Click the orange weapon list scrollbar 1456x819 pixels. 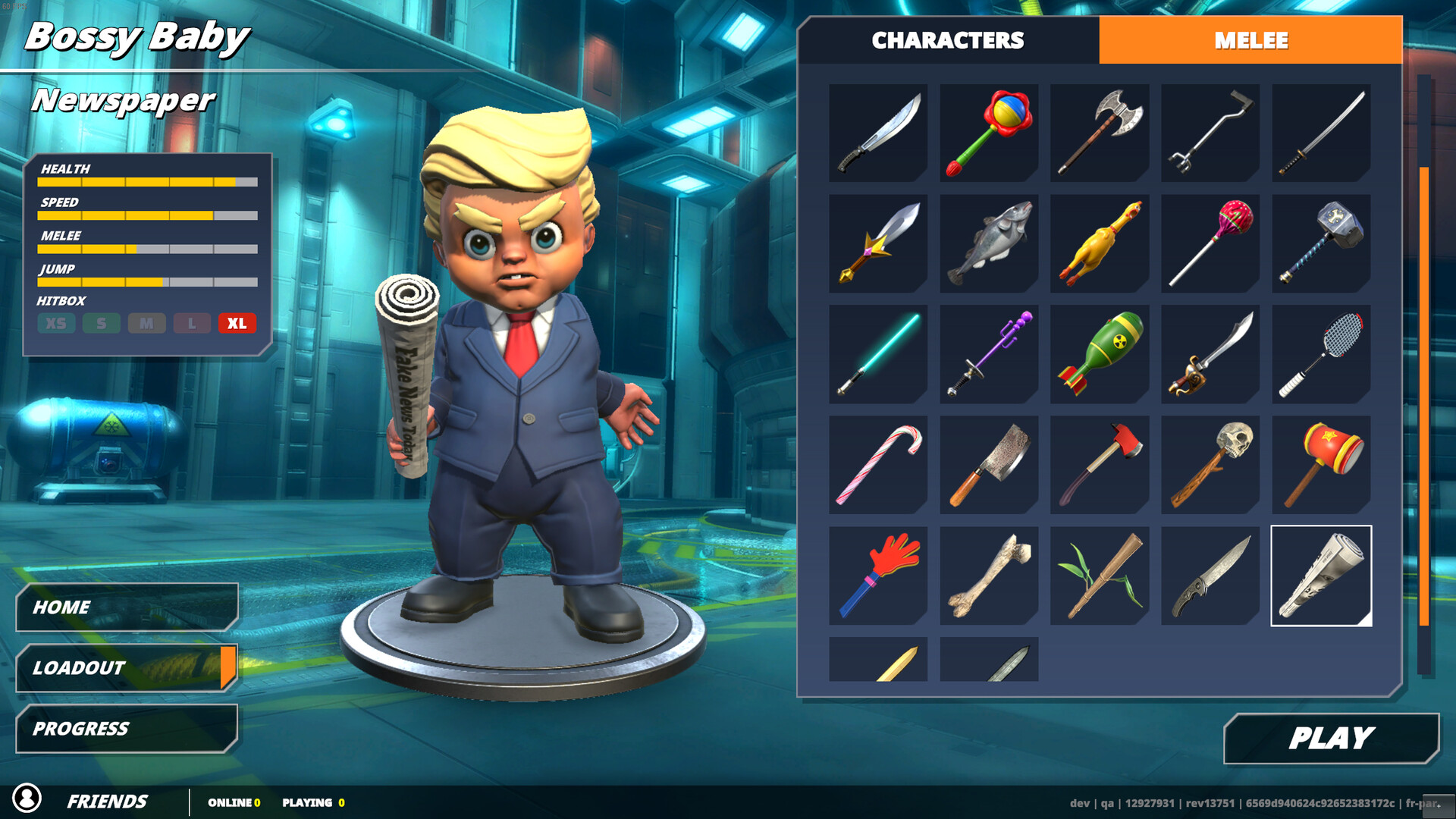click(x=1424, y=394)
